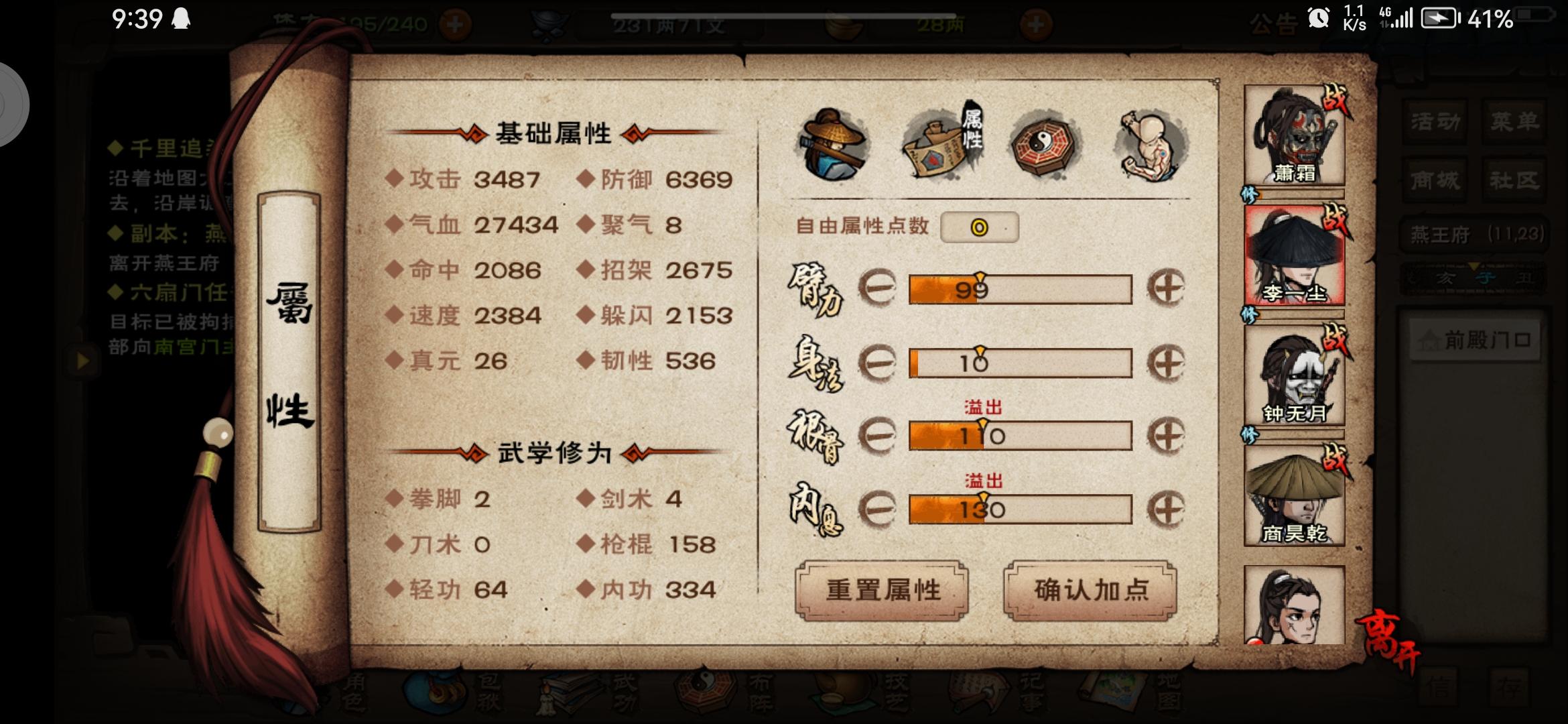Click the 重置属性 reset attributes button
The image size is (1568, 724).
pyautogui.click(x=881, y=590)
